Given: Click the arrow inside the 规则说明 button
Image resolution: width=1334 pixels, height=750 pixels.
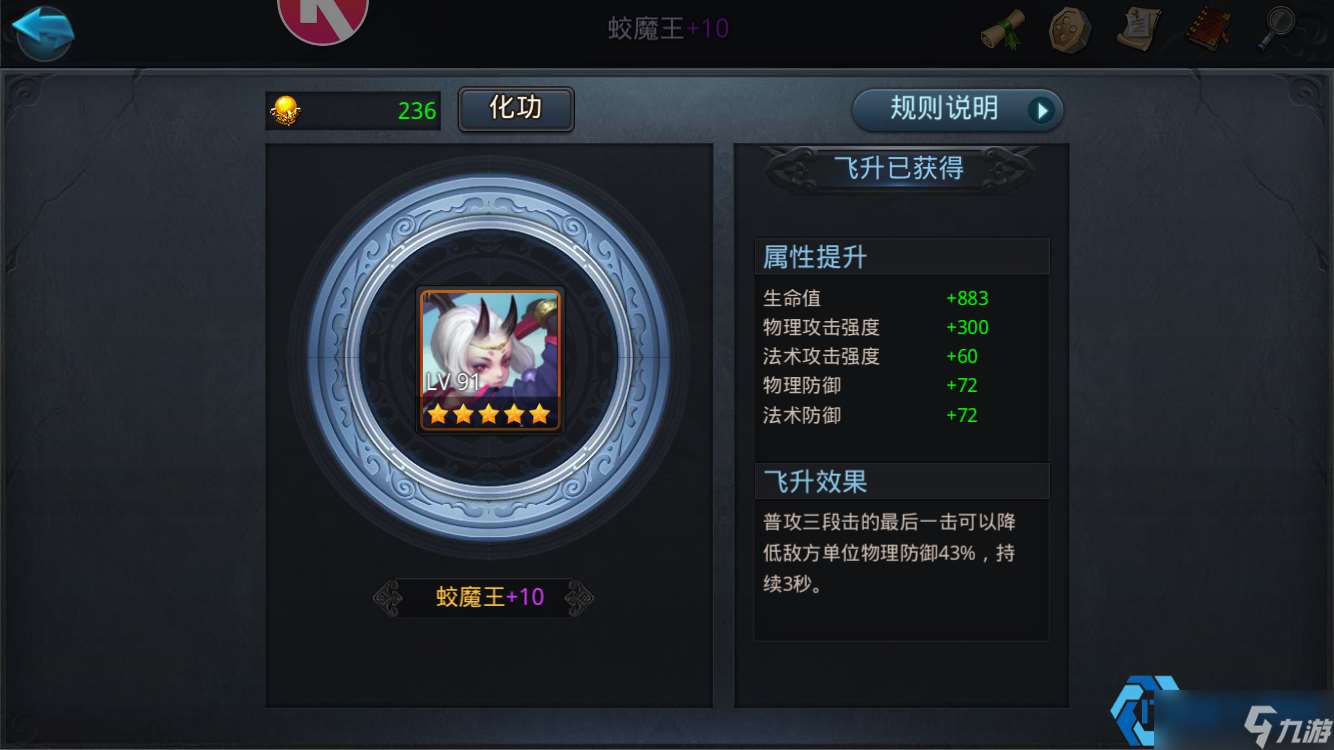Looking at the screenshot, I should pyautogui.click(x=1040, y=111).
